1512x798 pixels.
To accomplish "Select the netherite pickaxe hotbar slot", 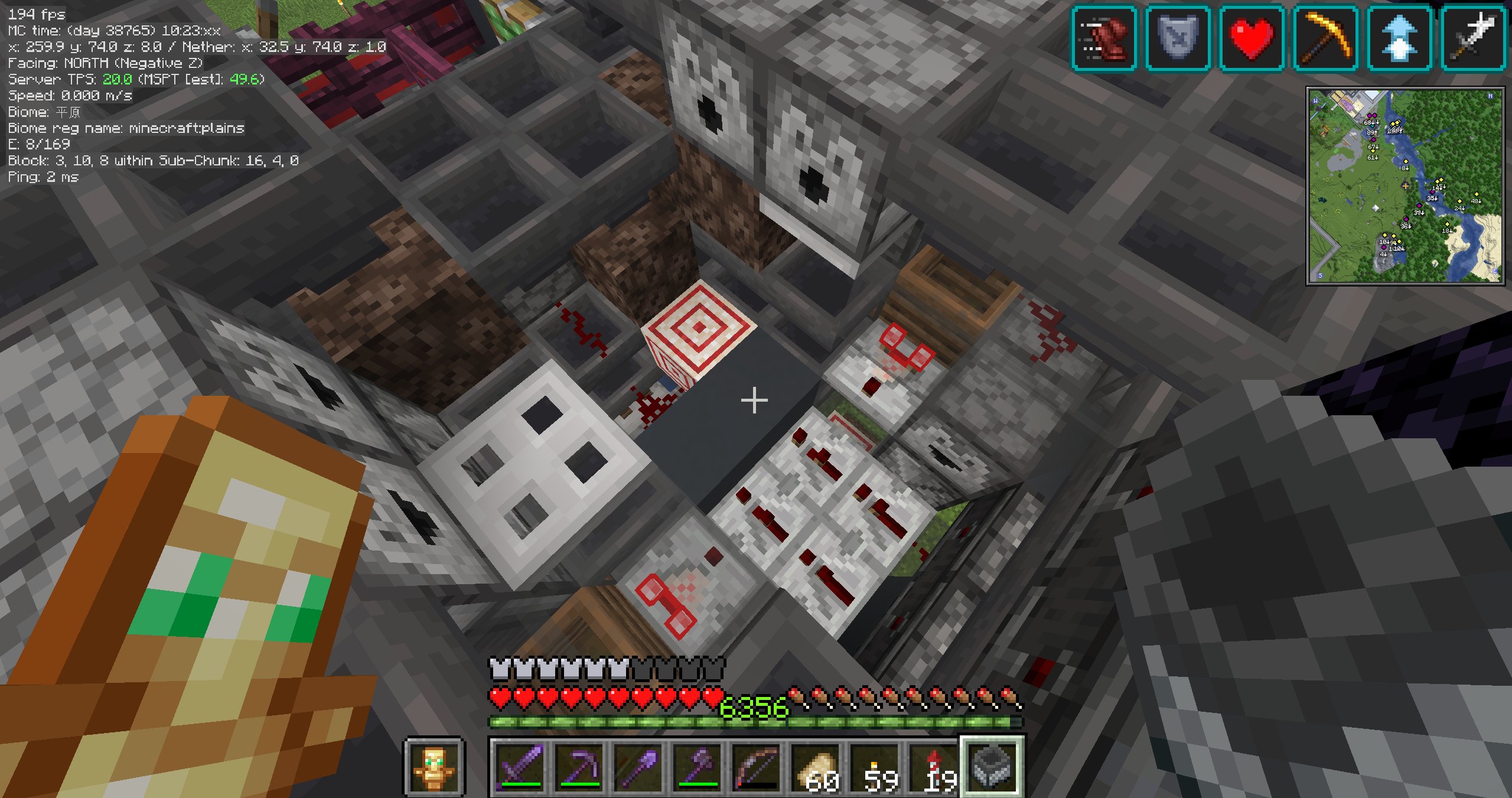I will 578,766.
